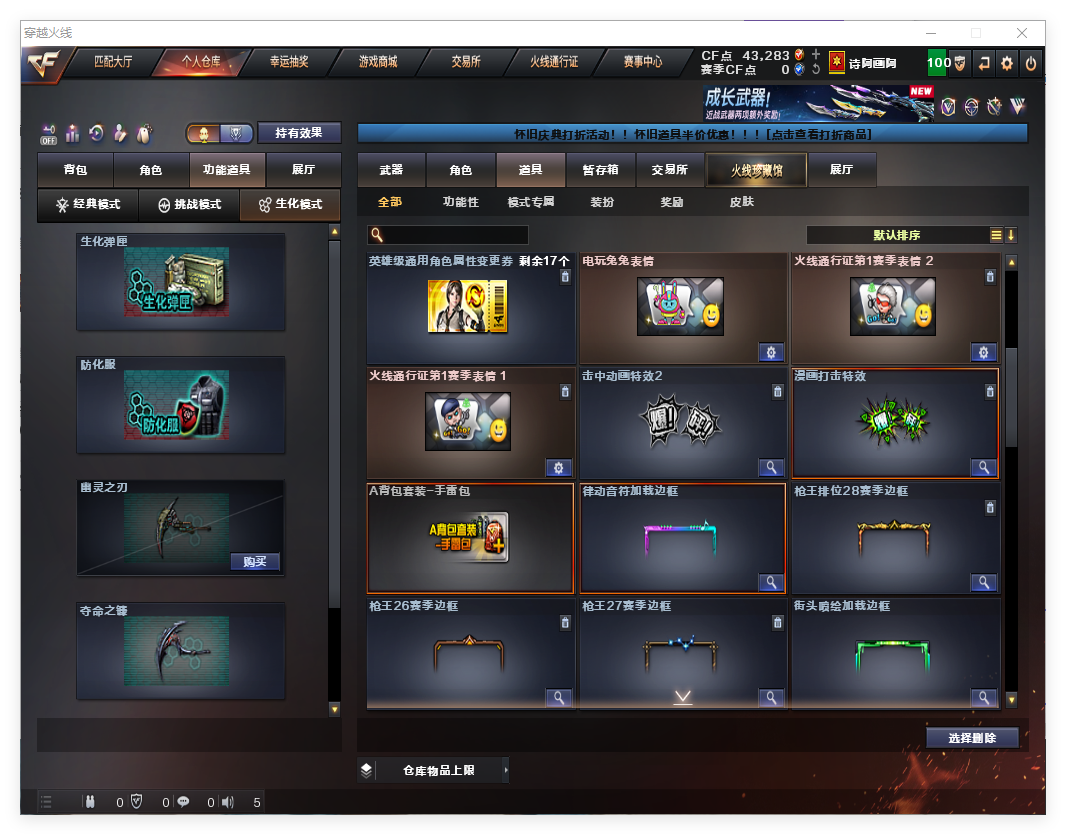Go to the 交易所 top navigation tab

pyautogui.click(x=466, y=62)
